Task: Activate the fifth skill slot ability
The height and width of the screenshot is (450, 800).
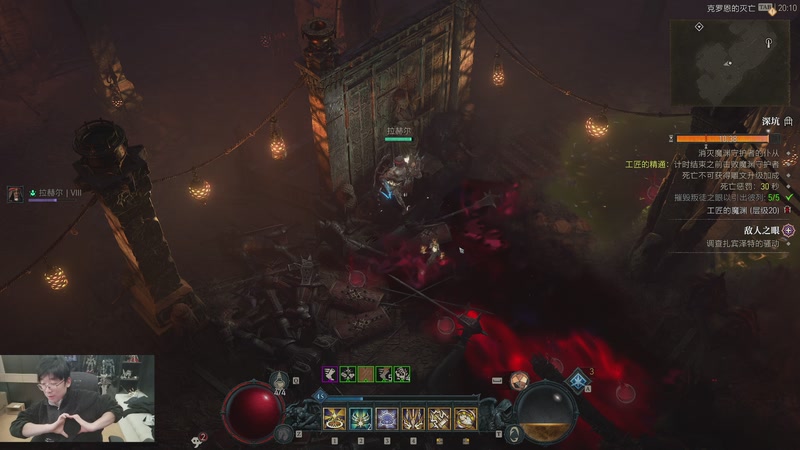Action: 439,418
